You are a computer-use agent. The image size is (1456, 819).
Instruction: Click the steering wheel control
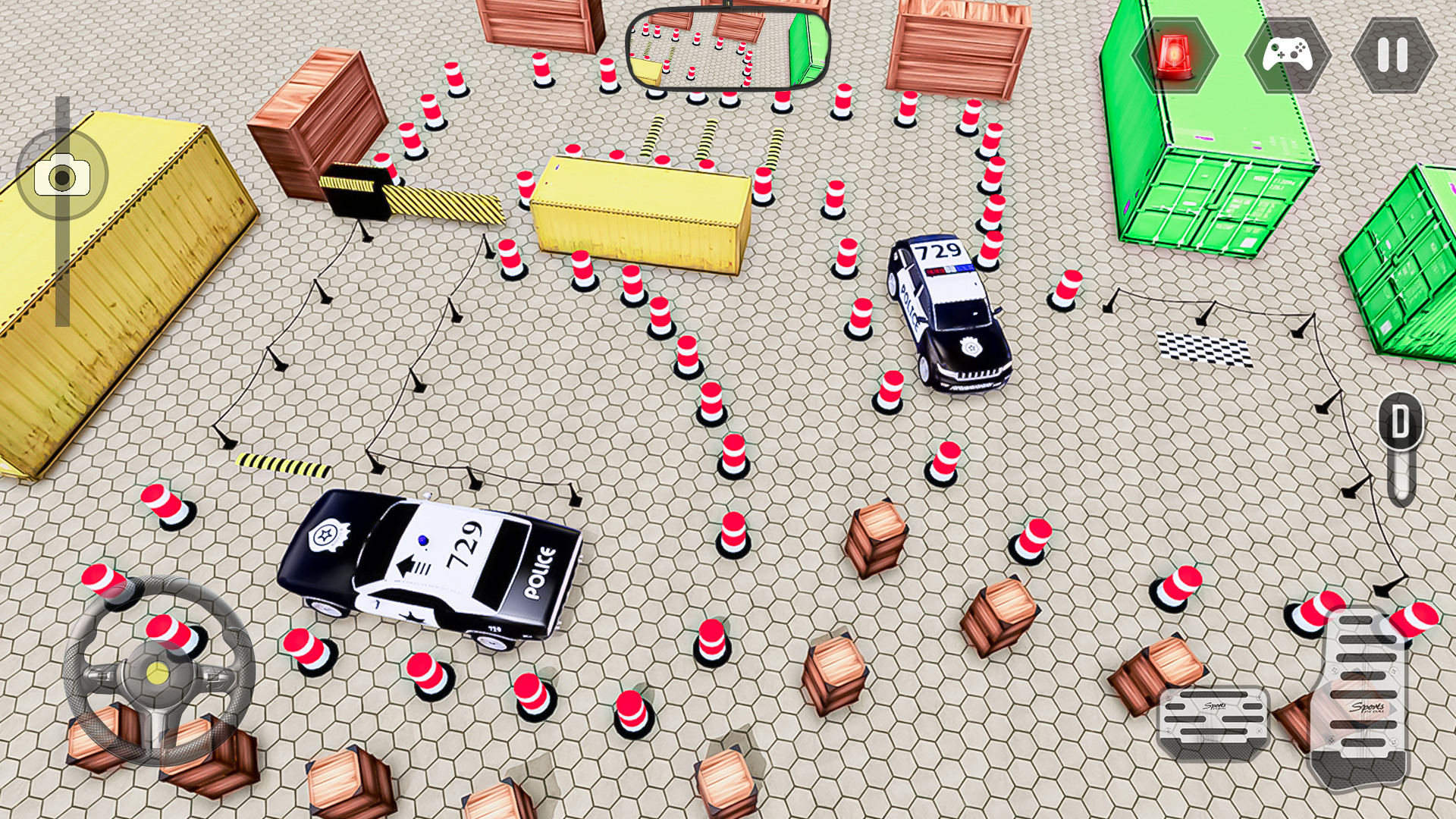158,670
